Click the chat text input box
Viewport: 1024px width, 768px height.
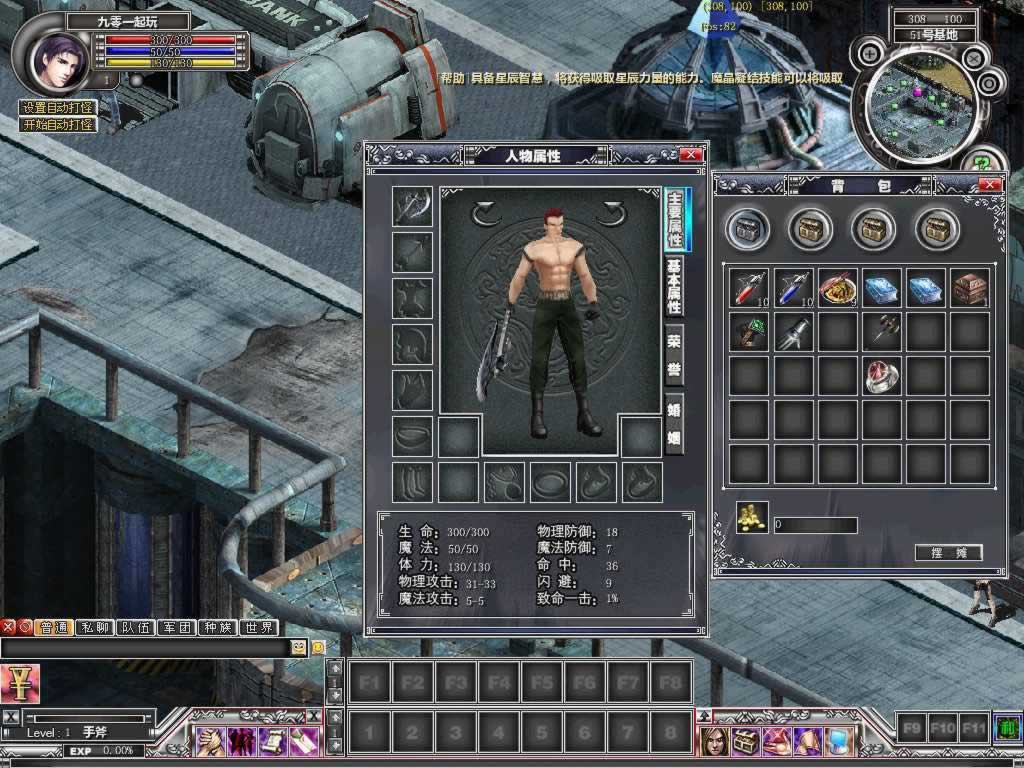click(x=145, y=648)
